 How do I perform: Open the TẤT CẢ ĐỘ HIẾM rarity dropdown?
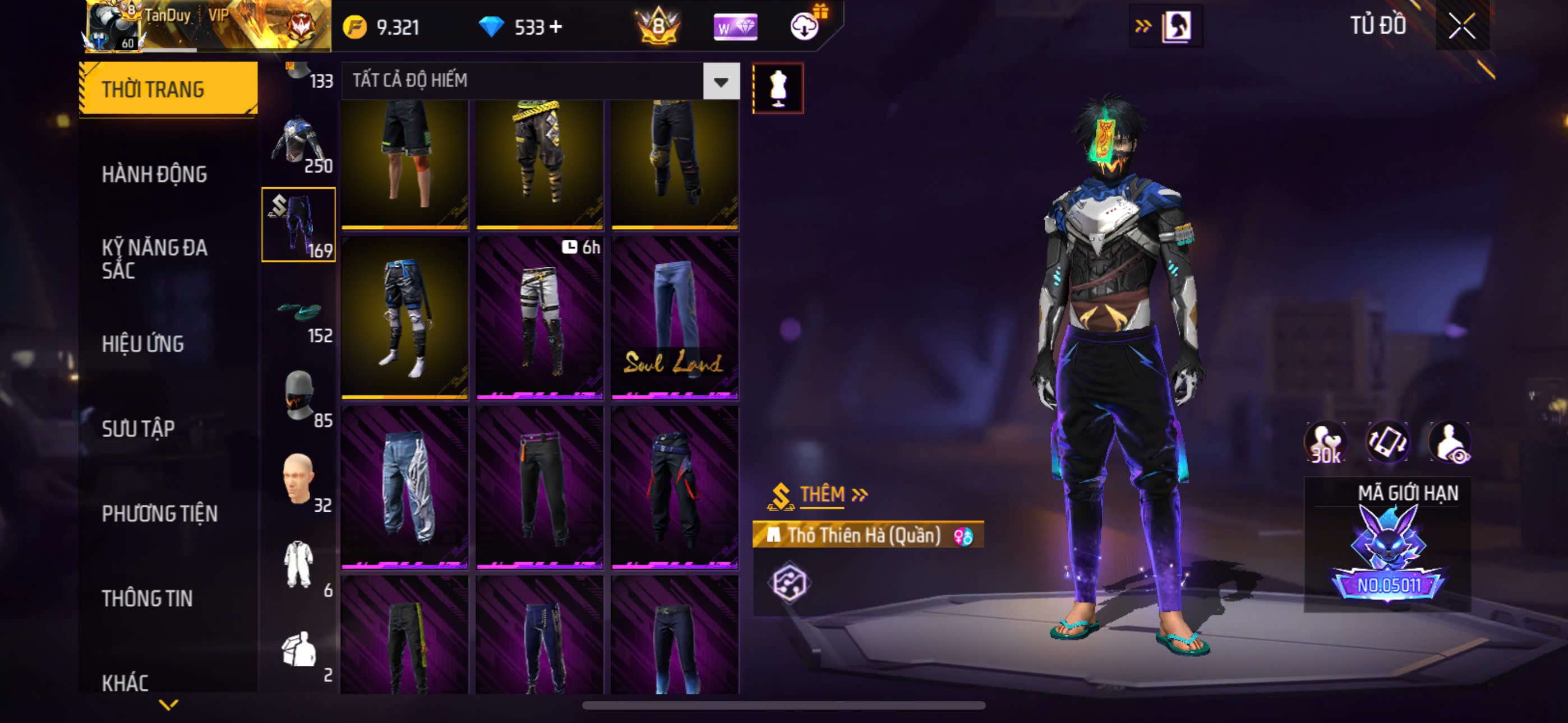721,81
